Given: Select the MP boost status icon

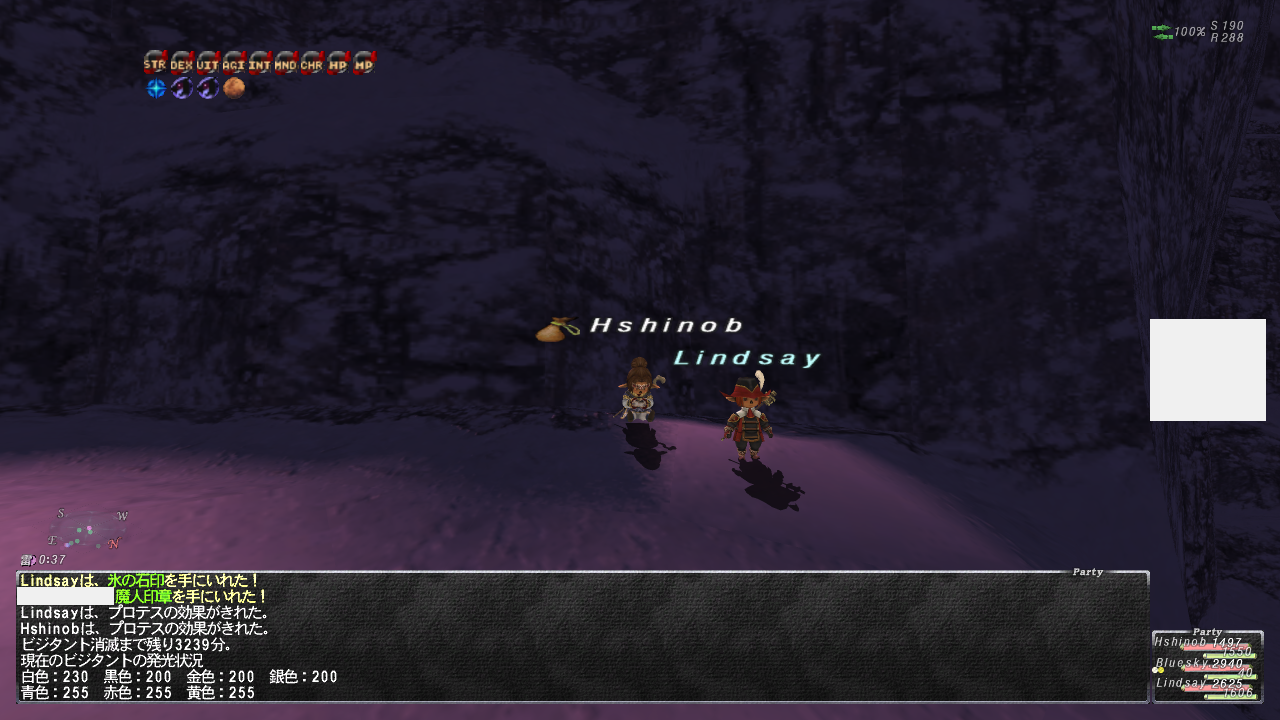Looking at the screenshot, I should (x=364, y=63).
